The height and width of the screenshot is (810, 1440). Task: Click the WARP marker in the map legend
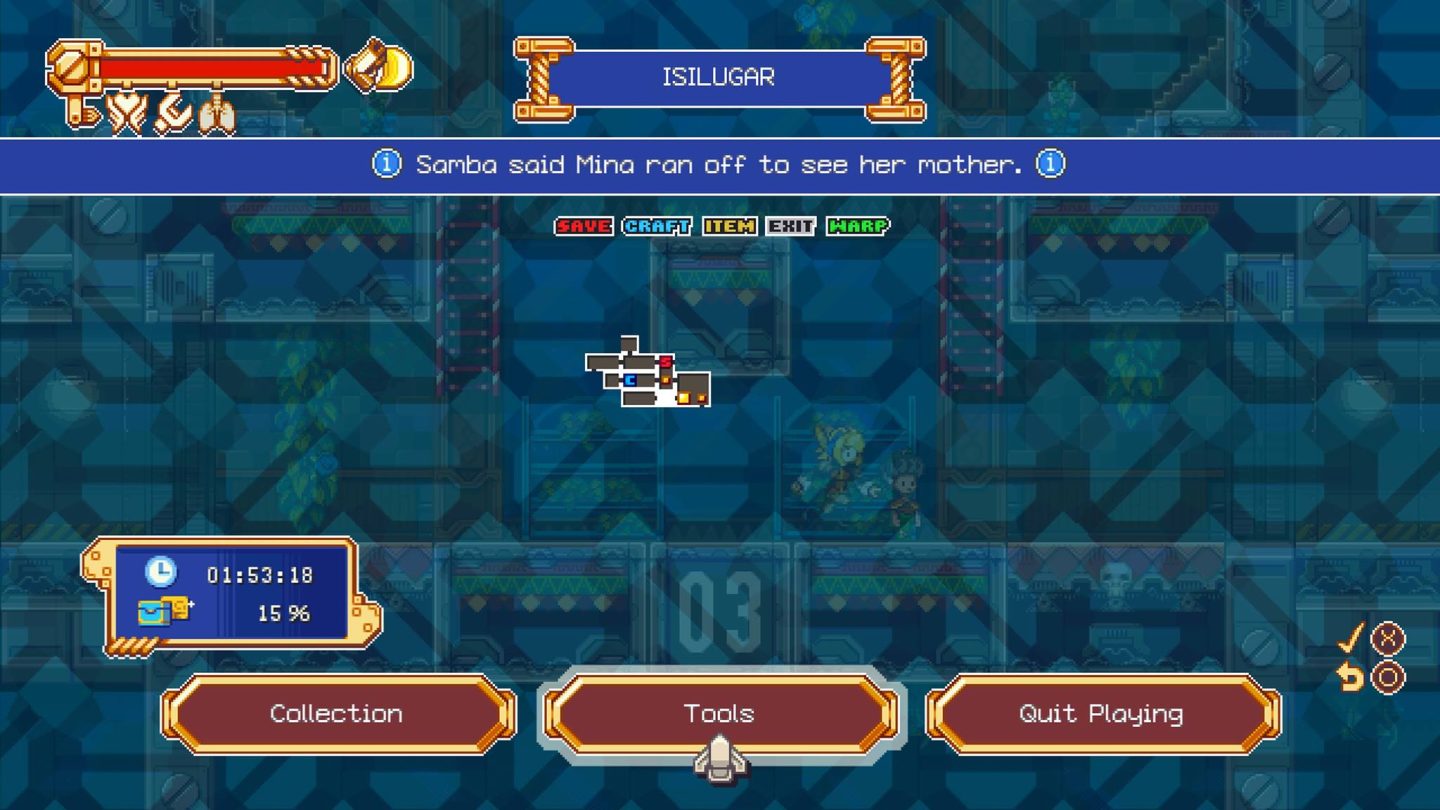(858, 226)
